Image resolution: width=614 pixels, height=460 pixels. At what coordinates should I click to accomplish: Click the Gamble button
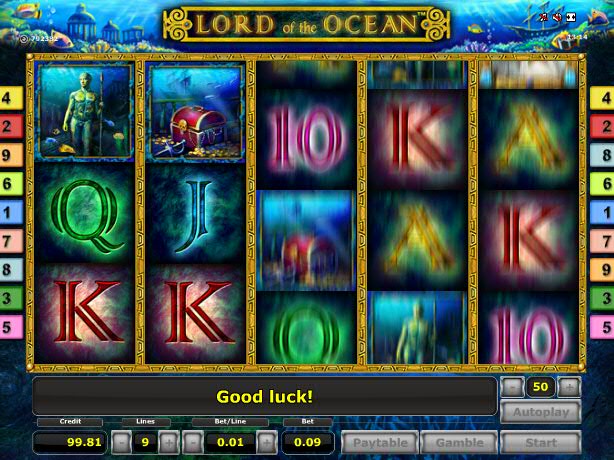click(x=459, y=442)
